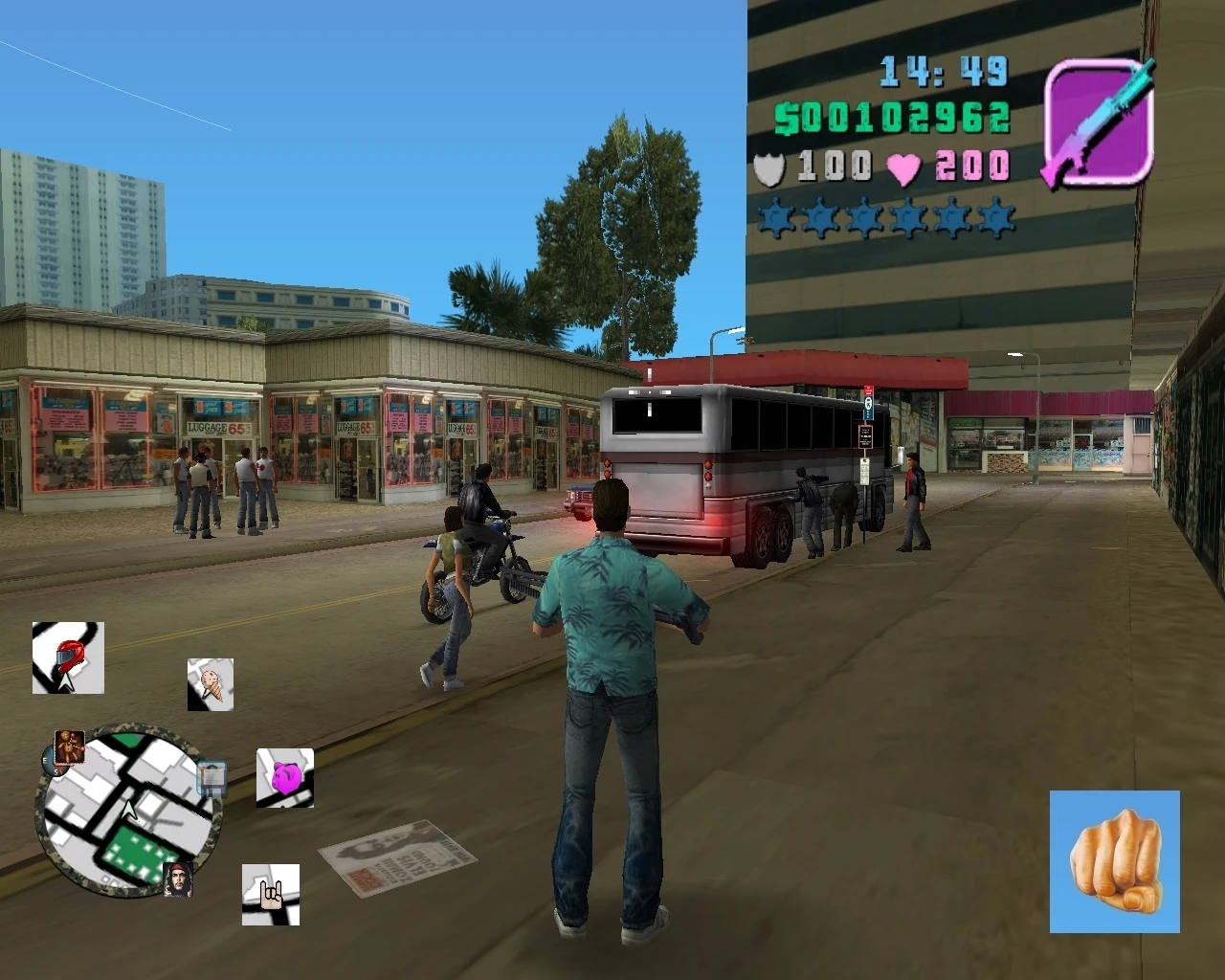The width and height of the screenshot is (1225, 980).
Task: Click the ice cream cone map icon
Action: [211, 682]
